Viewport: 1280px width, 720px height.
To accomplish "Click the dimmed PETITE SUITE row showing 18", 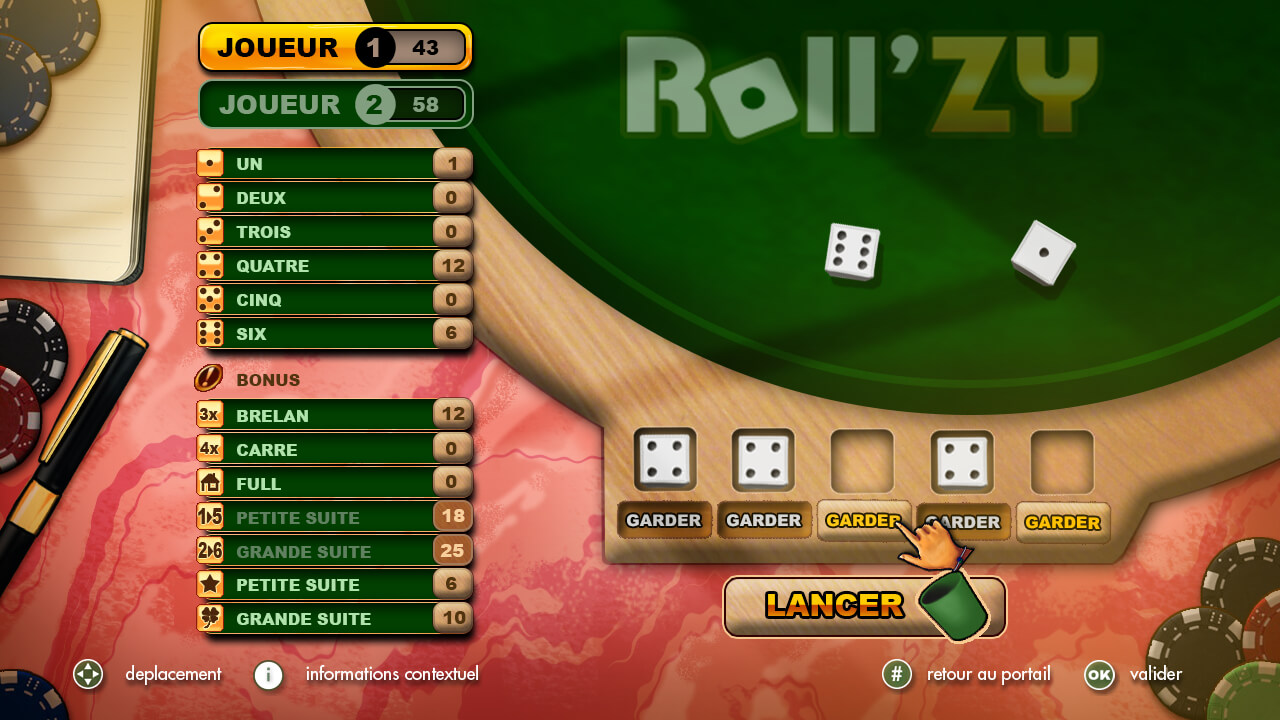I will coord(334,517).
